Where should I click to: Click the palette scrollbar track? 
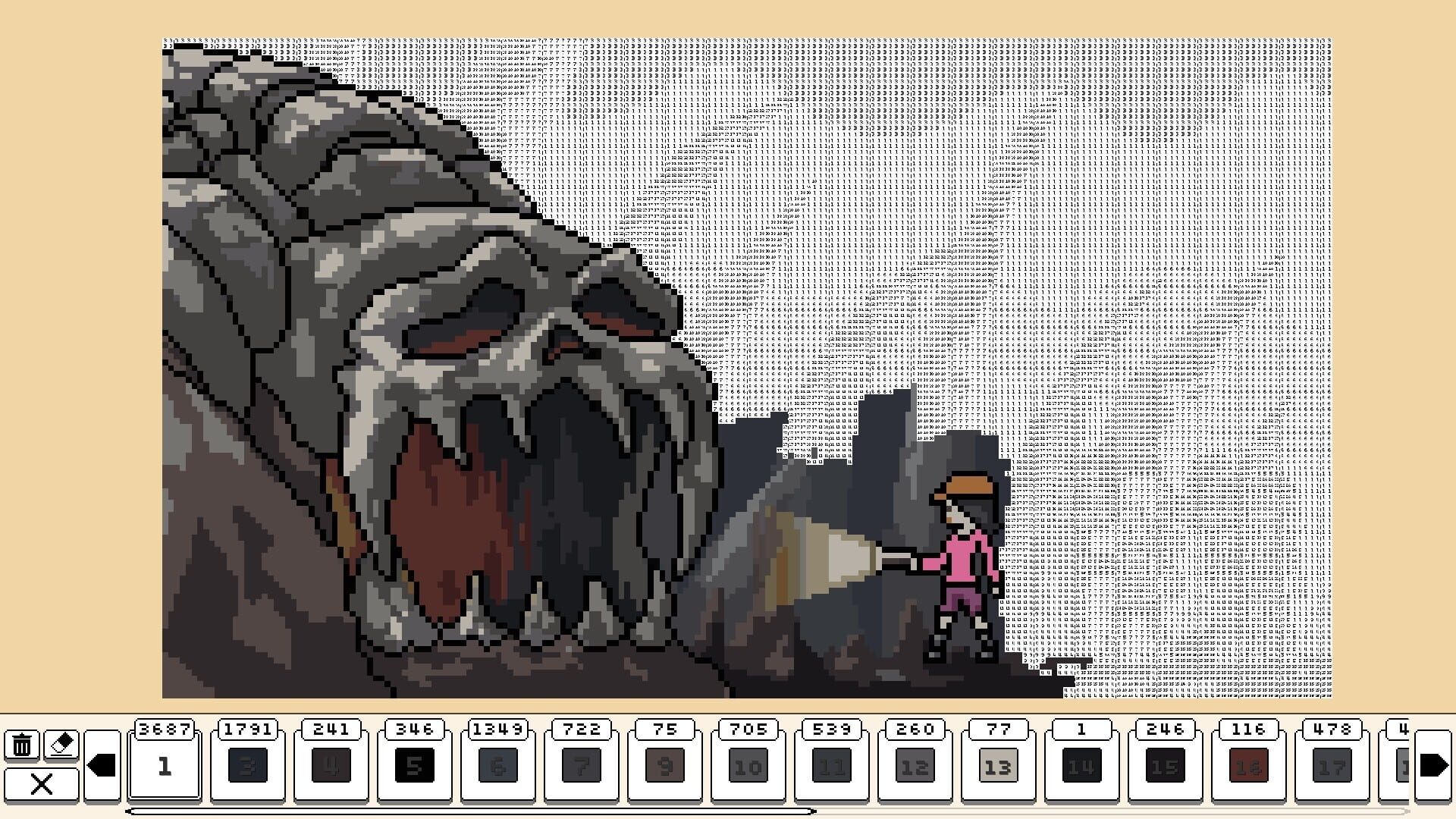(x=470, y=811)
